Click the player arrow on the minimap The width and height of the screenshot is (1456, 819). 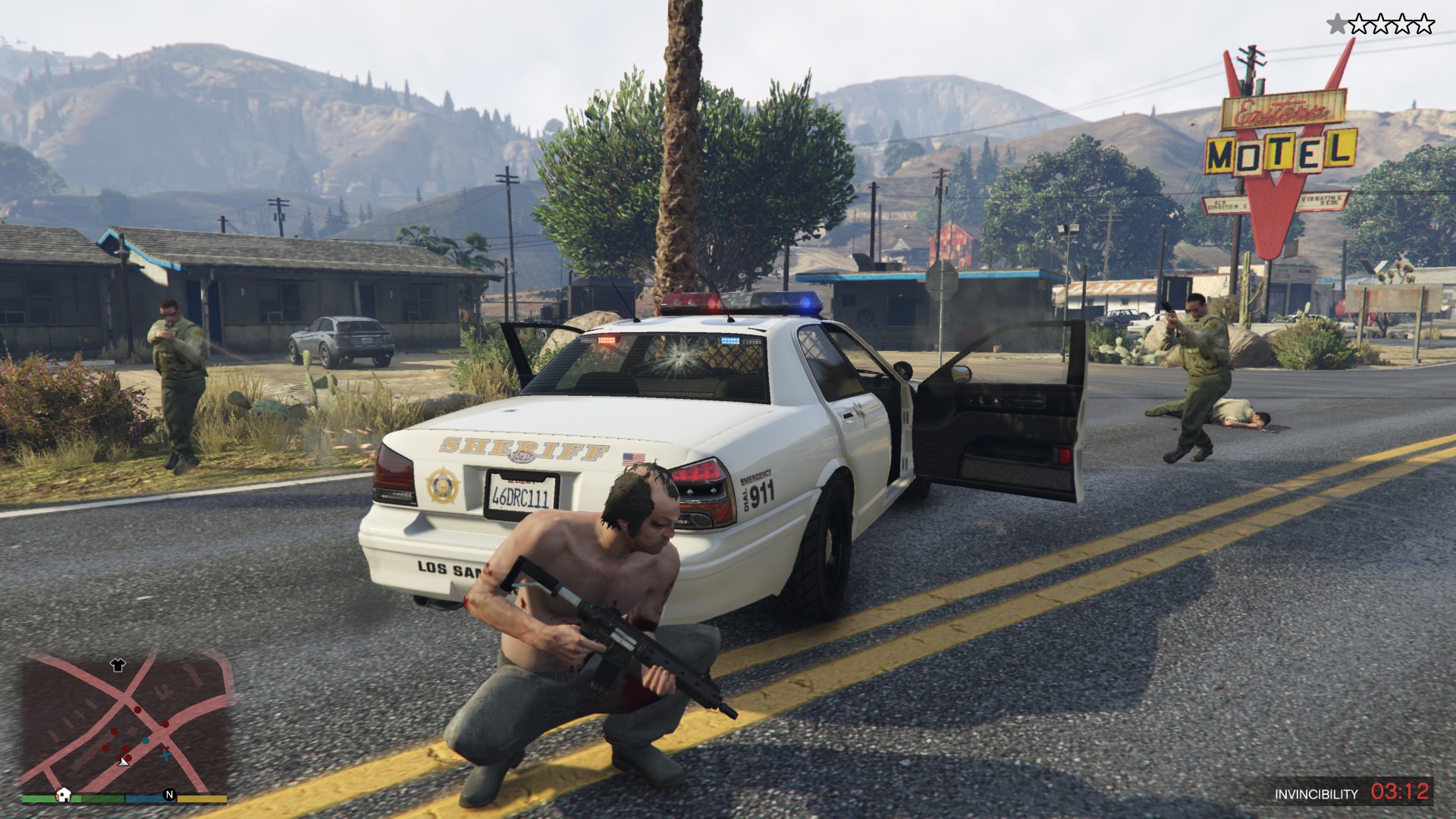pyautogui.click(x=123, y=762)
